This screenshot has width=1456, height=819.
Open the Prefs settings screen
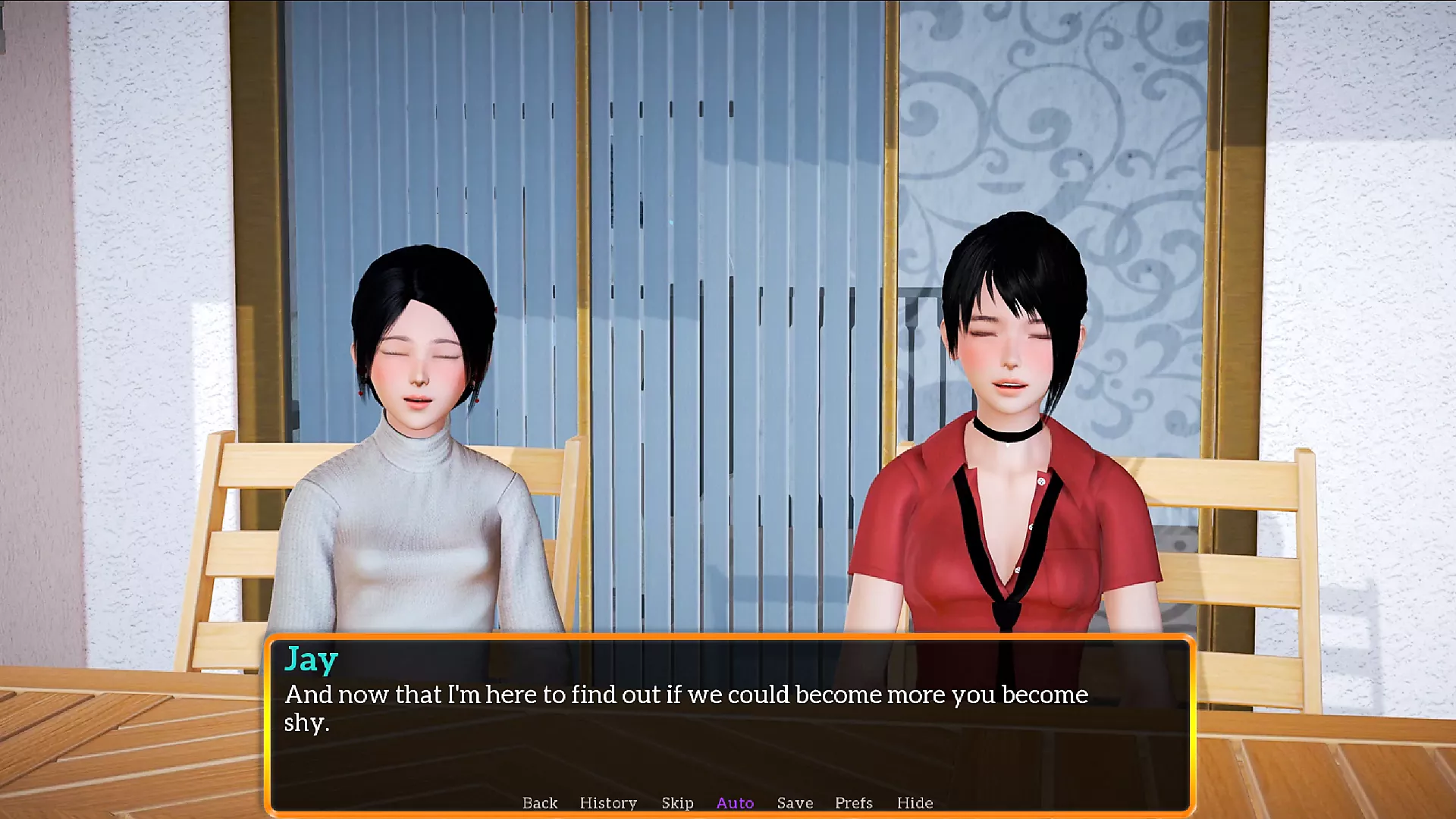point(854,803)
